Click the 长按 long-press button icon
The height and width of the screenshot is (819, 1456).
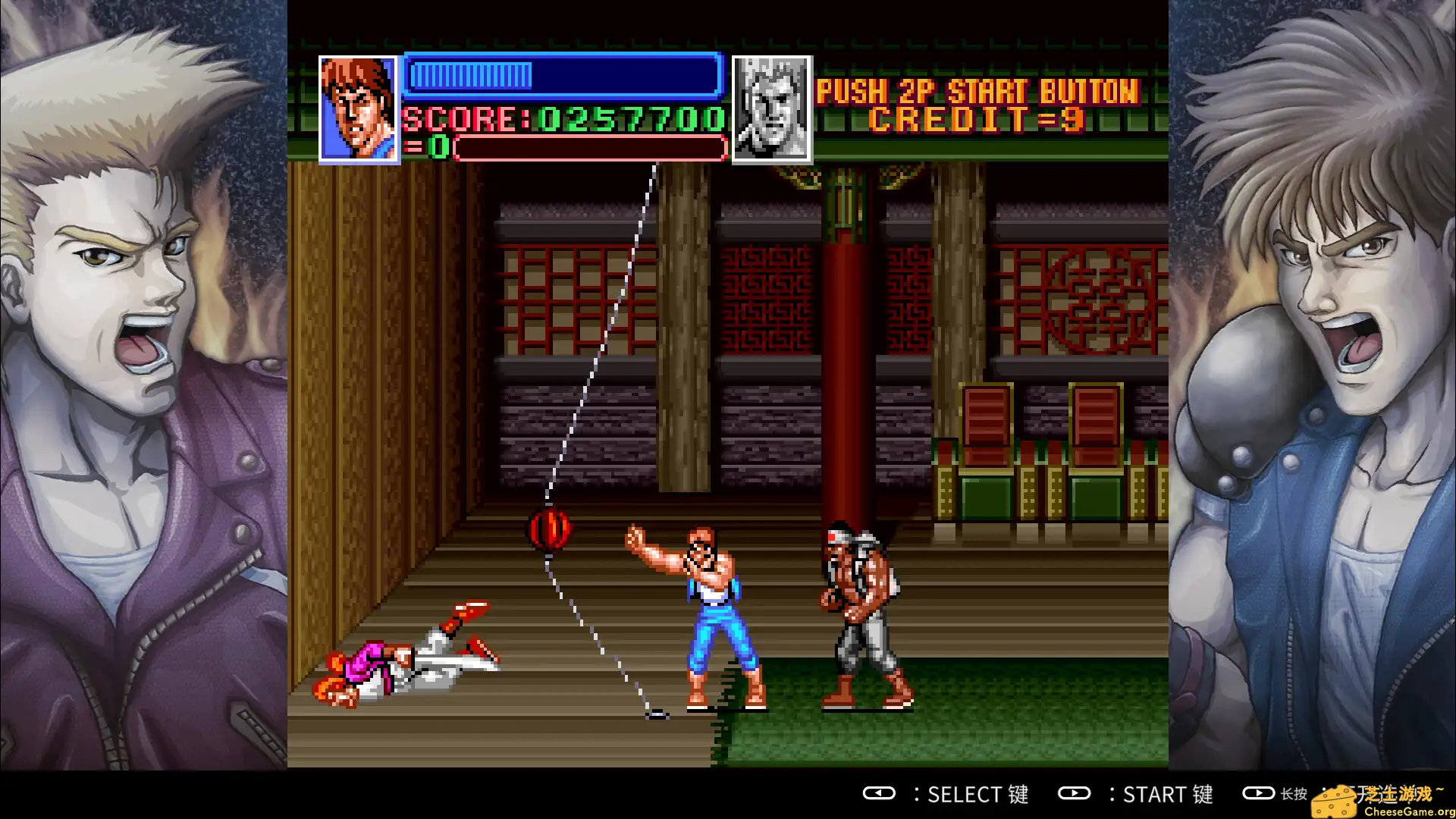pyautogui.click(x=1259, y=794)
